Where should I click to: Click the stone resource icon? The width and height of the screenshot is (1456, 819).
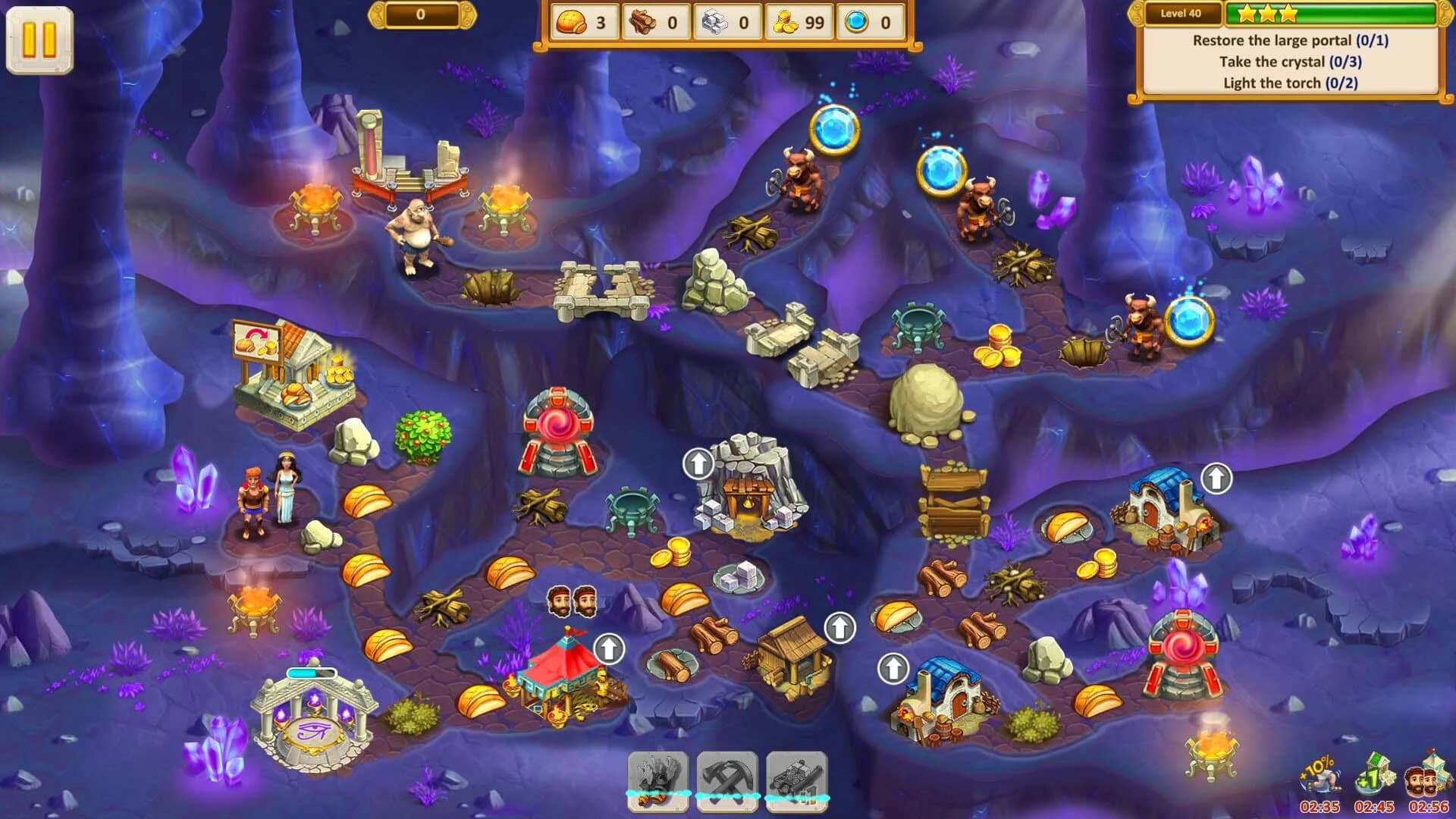[x=716, y=23]
